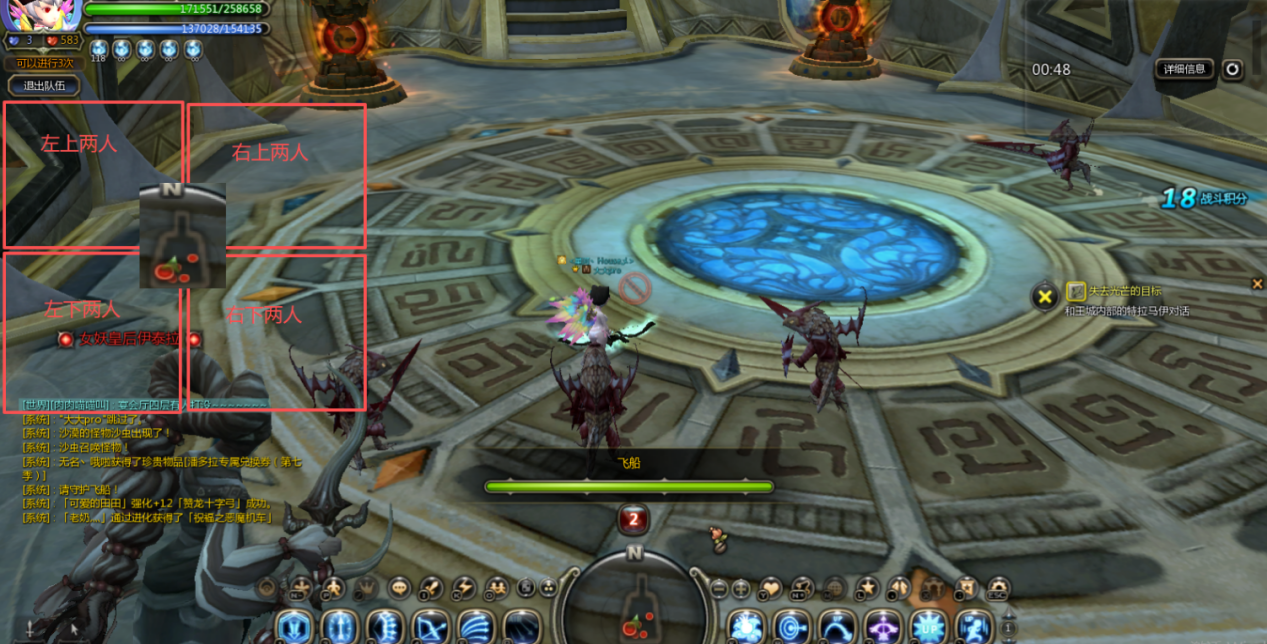Open the chat bubble menu icon

pyautogui.click(x=399, y=588)
